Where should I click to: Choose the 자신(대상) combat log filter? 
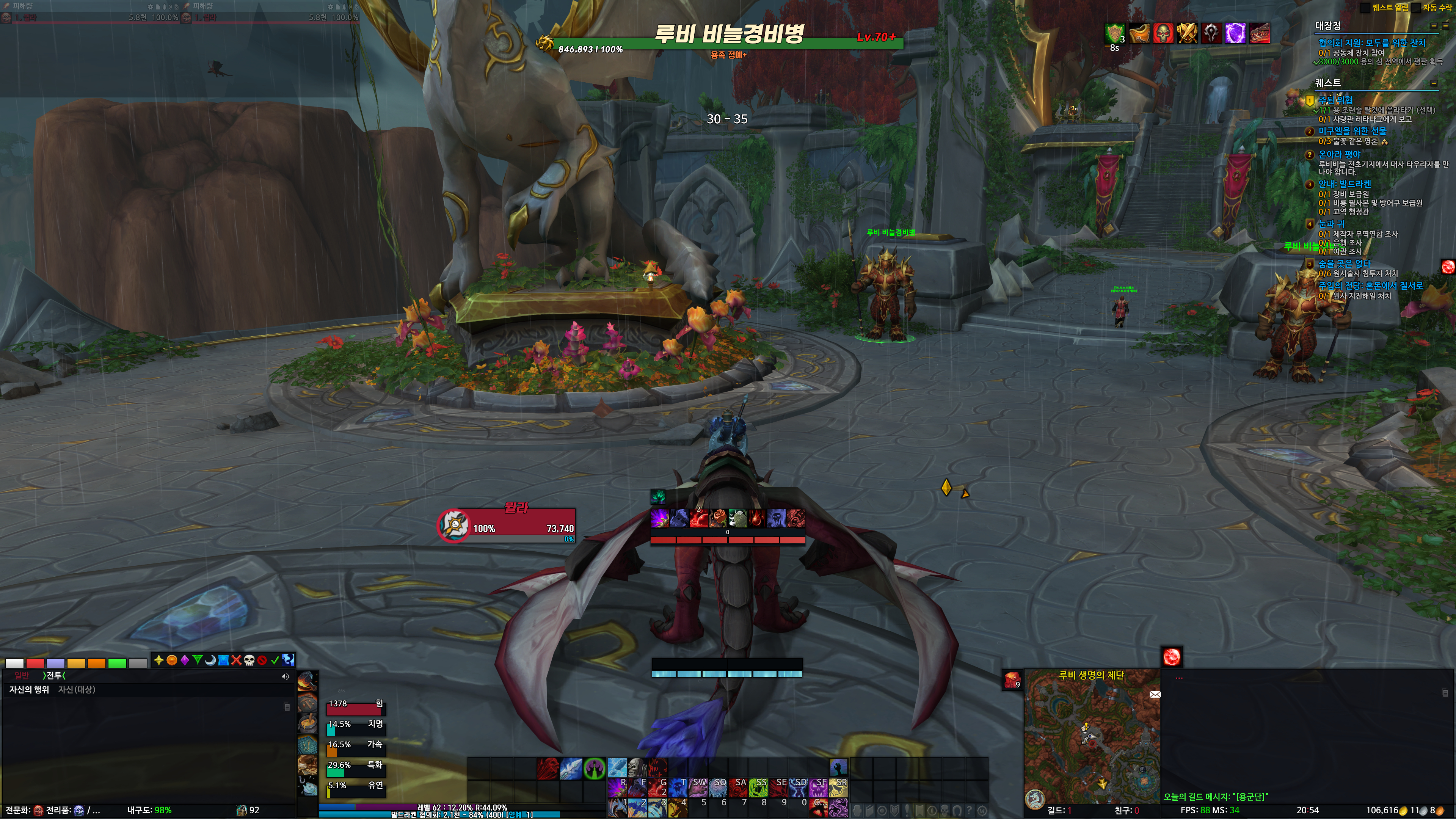76,690
